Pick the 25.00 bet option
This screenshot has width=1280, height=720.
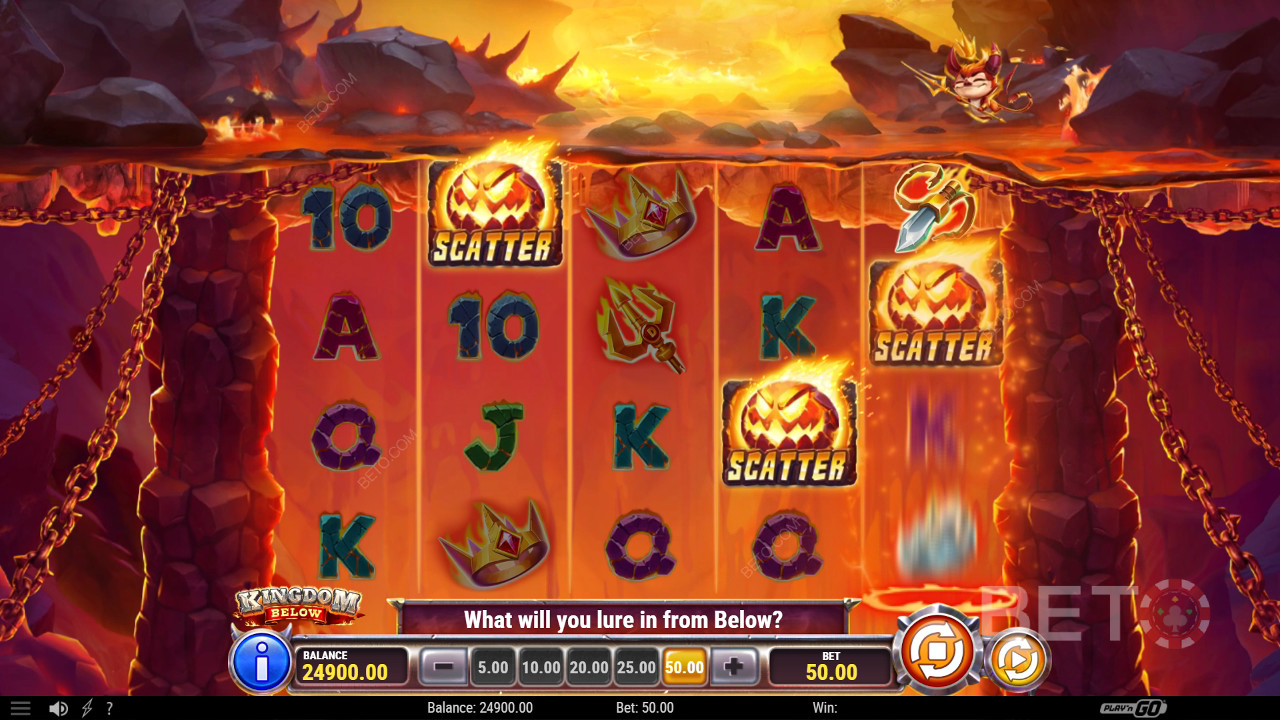tap(636, 667)
